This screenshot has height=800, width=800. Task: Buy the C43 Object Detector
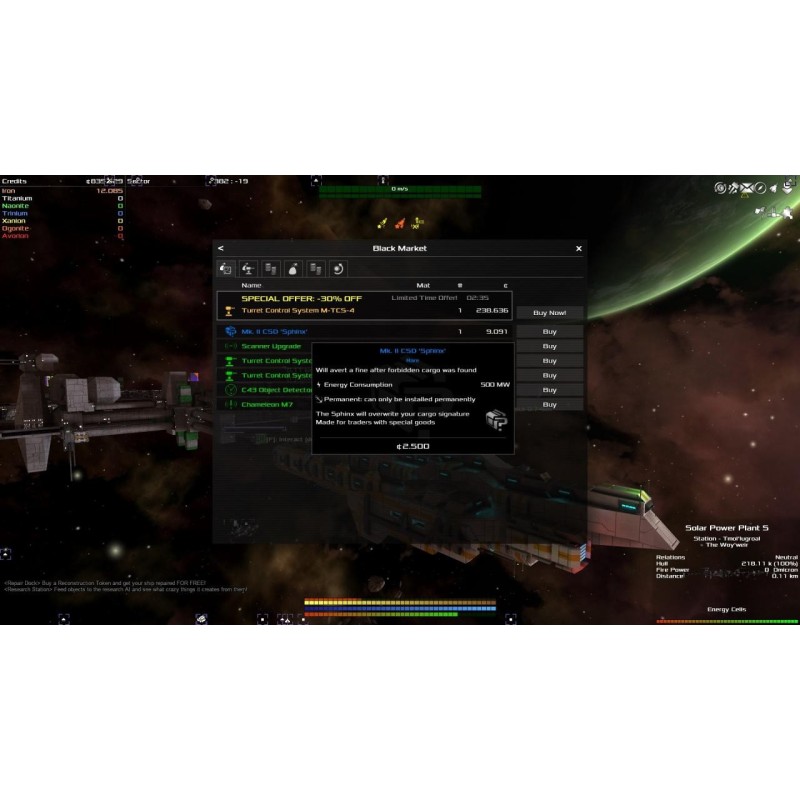[549, 390]
